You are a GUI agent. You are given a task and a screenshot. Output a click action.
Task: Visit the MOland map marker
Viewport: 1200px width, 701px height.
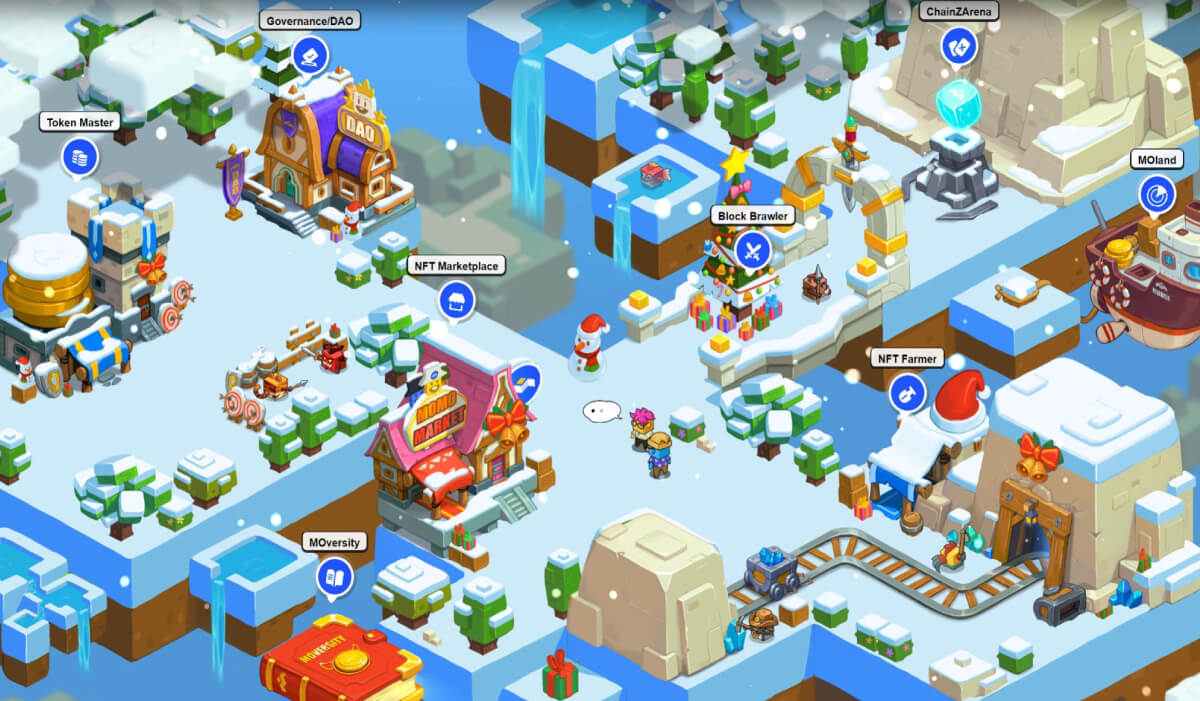[1157, 194]
